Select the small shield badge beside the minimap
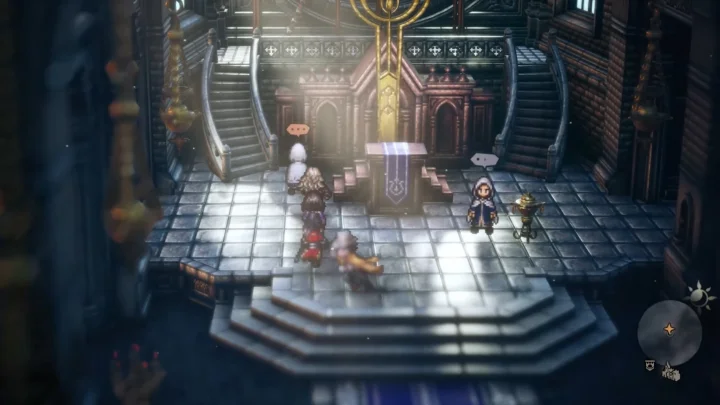This screenshot has height=405, width=720. click(649, 367)
